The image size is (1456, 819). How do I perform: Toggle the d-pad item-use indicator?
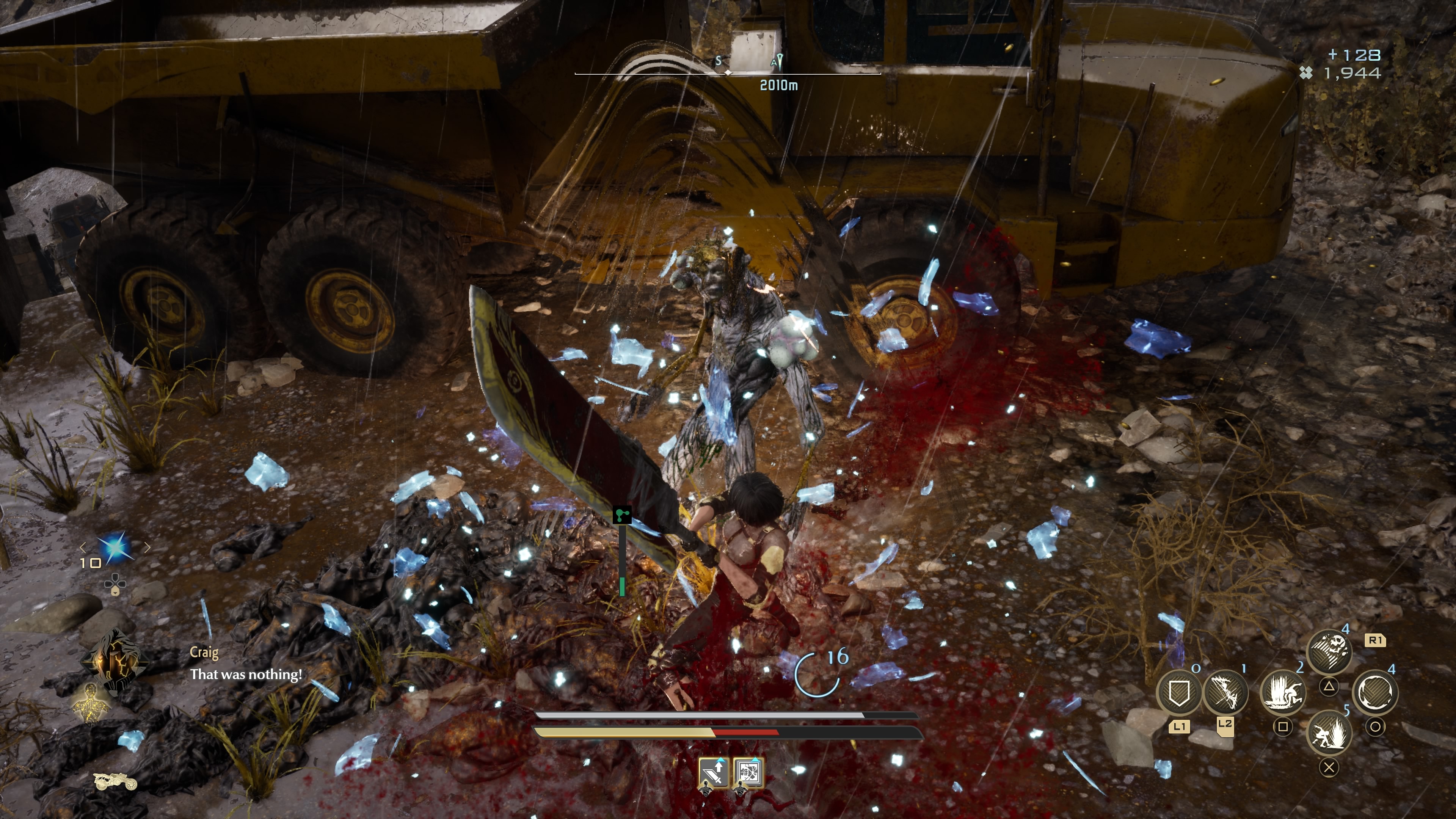[x=115, y=585]
